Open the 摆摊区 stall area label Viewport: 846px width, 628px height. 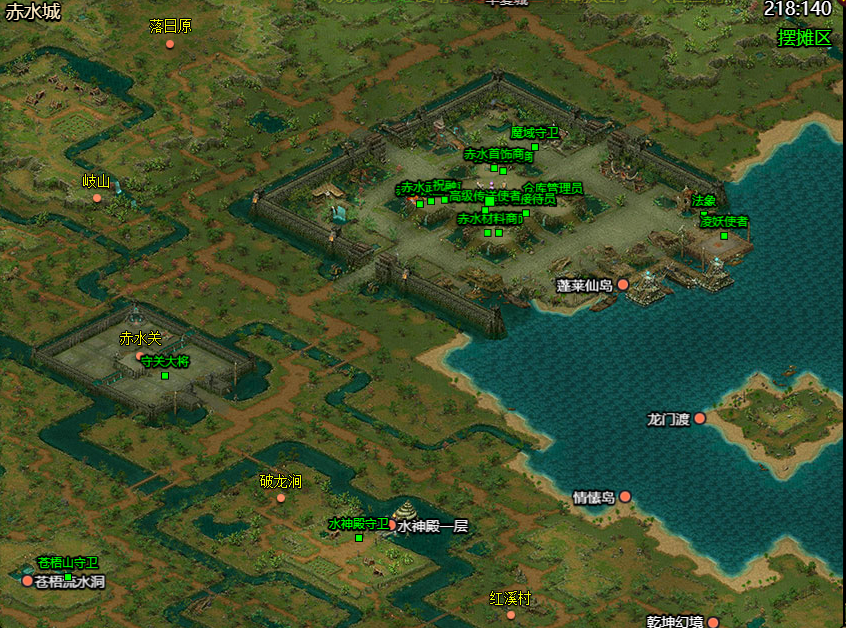[x=804, y=38]
